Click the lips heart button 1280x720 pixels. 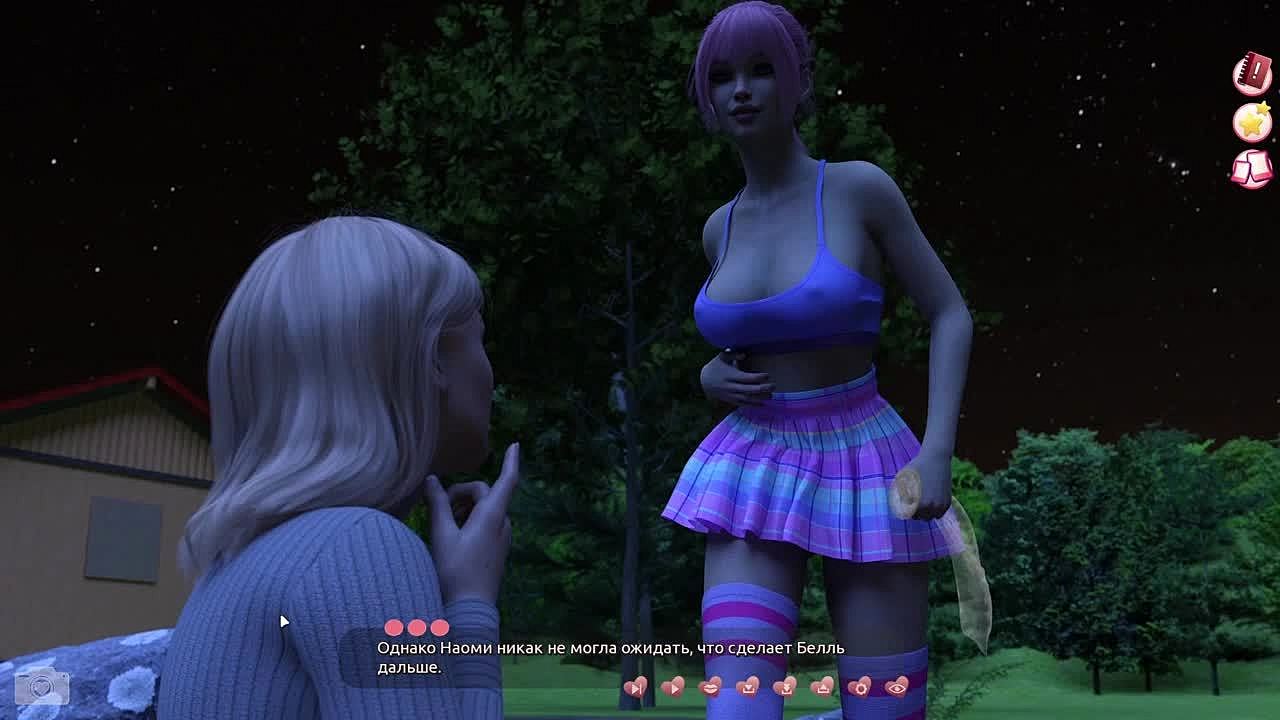point(710,687)
